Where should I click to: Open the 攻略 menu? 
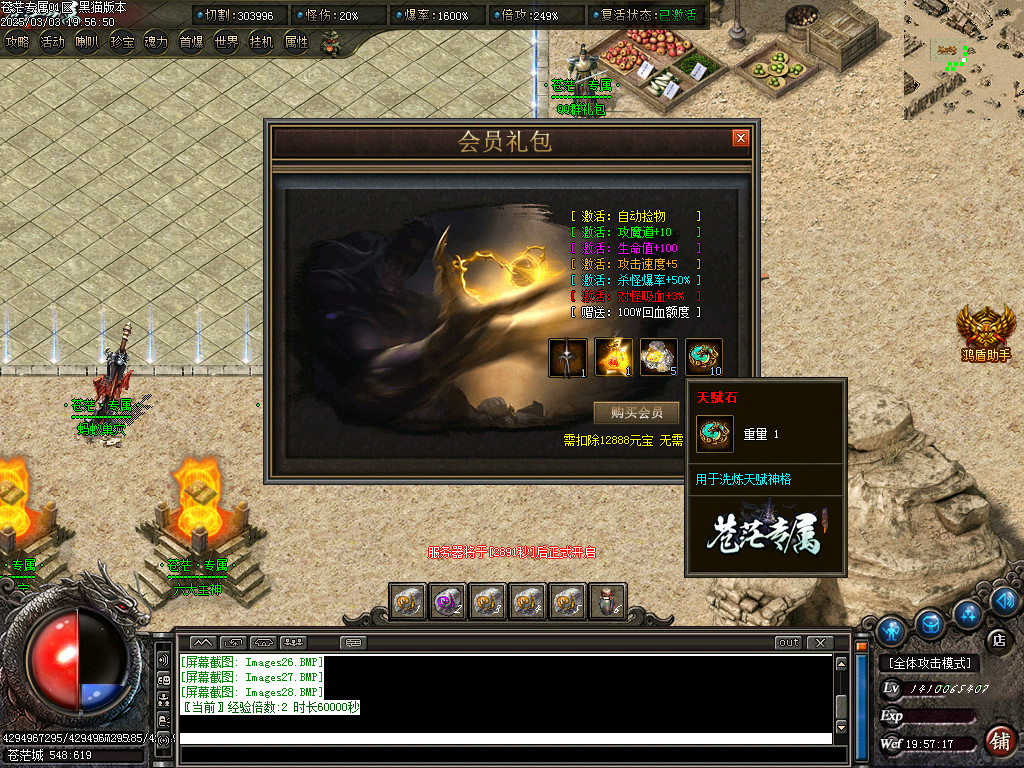(18, 42)
